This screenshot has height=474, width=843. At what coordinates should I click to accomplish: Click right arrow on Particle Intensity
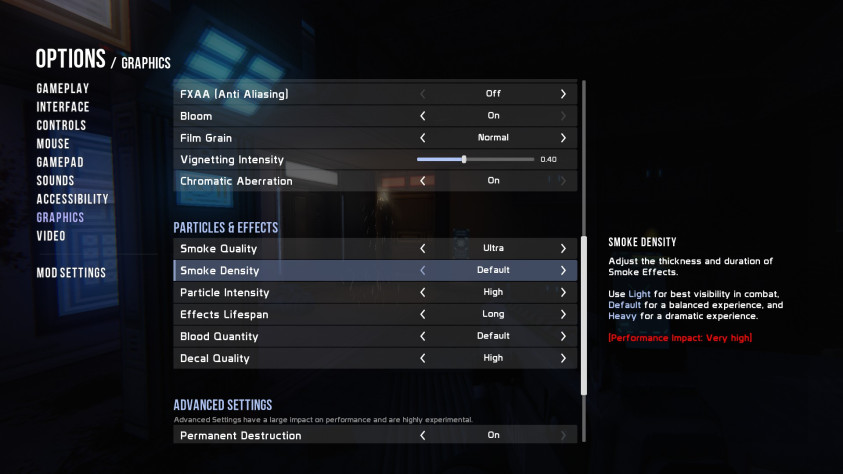563,292
